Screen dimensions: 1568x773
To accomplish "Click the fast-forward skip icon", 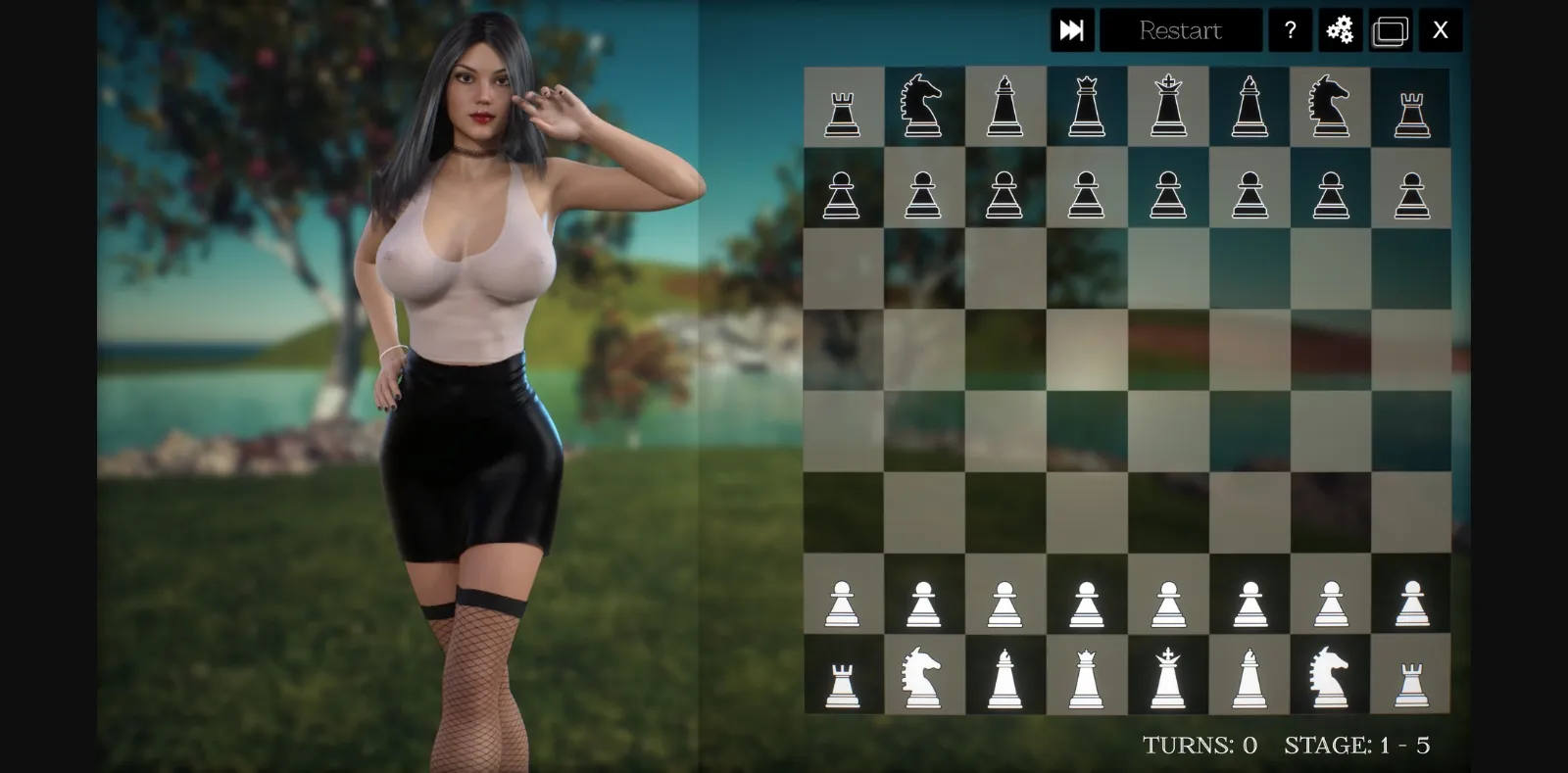I will click(x=1072, y=29).
